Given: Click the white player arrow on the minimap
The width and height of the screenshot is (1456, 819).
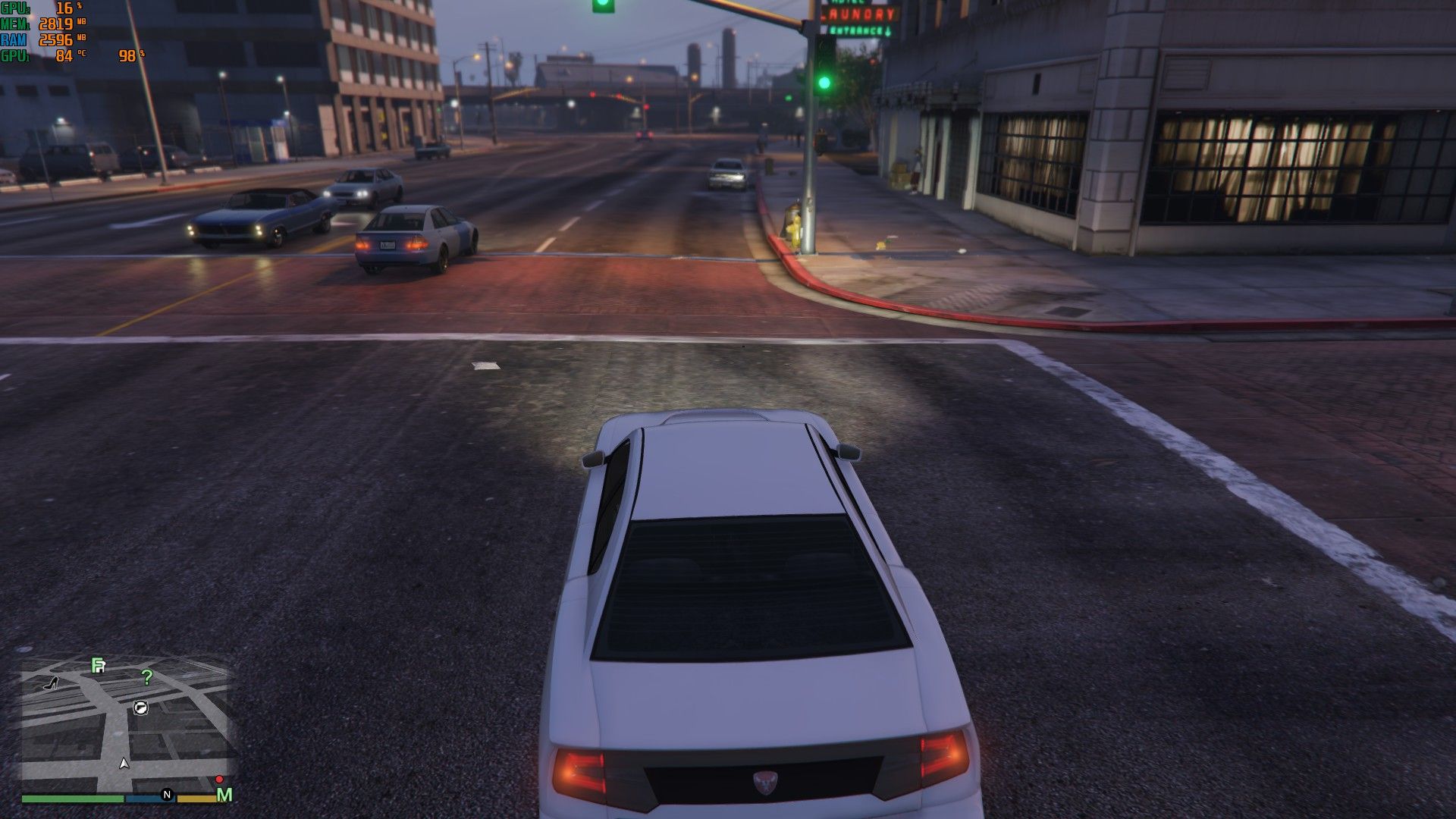Looking at the screenshot, I should [124, 763].
